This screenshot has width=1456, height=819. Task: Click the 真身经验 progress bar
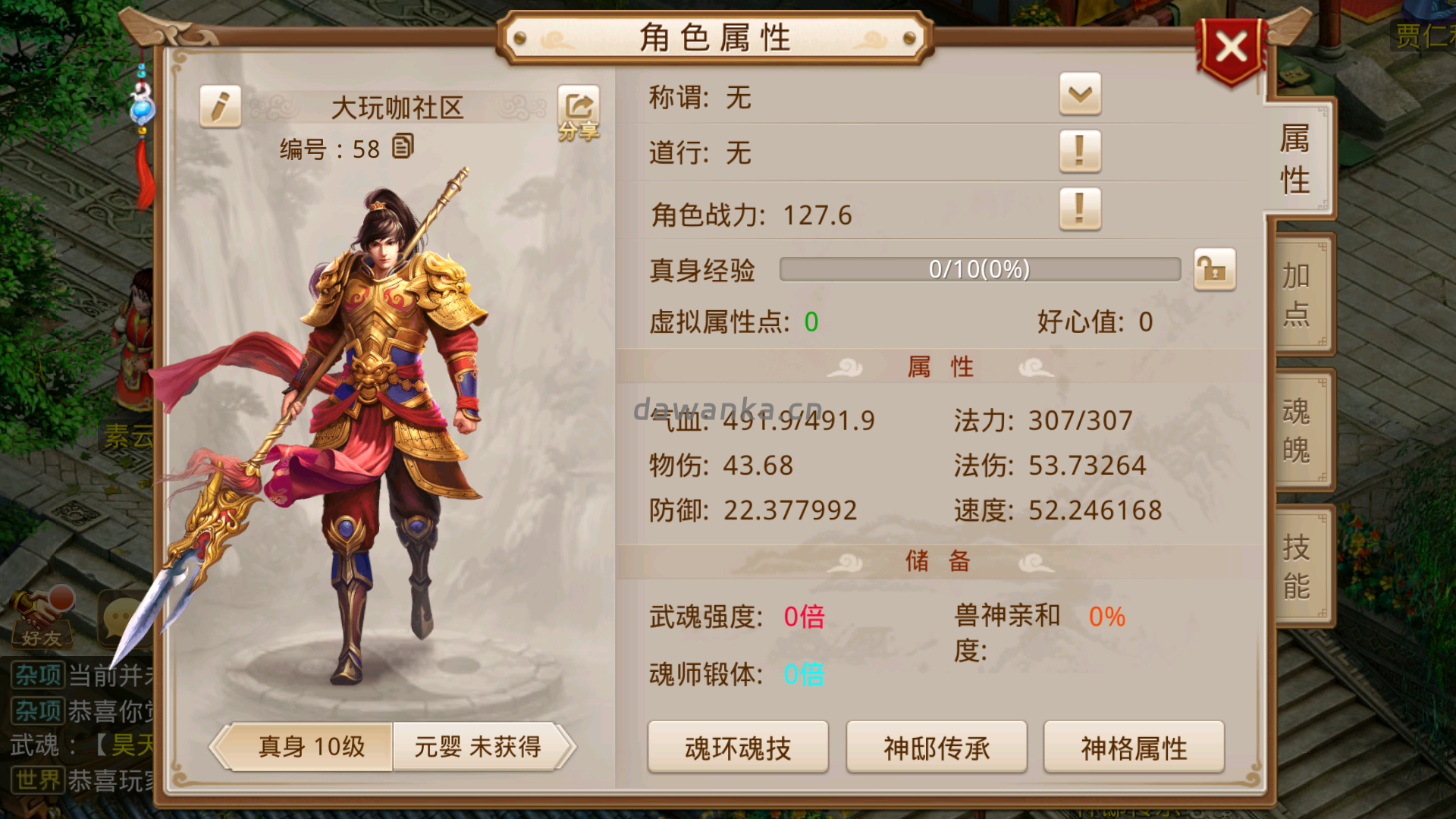[x=978, y=269]
